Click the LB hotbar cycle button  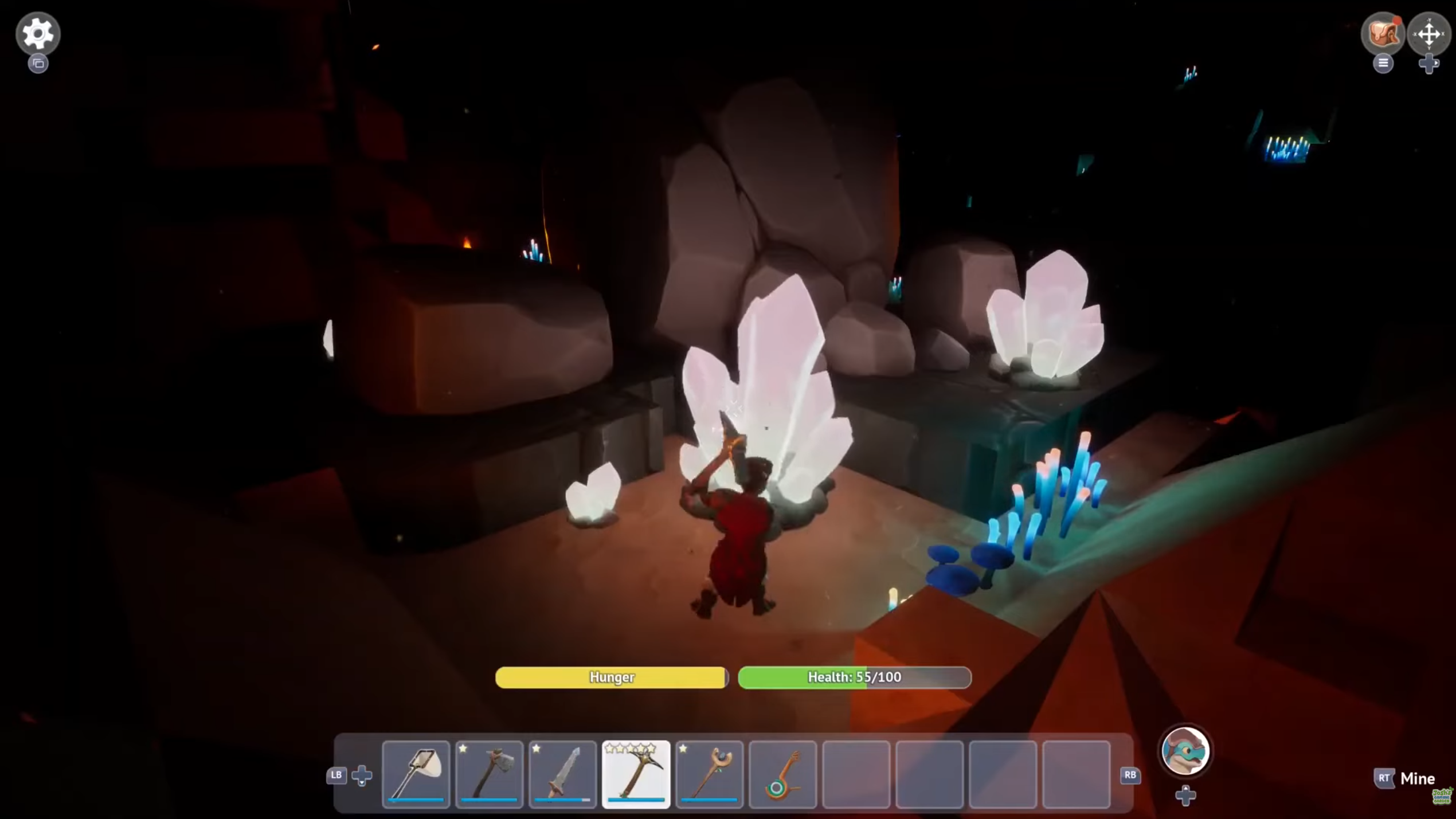[x=336, y=776]
